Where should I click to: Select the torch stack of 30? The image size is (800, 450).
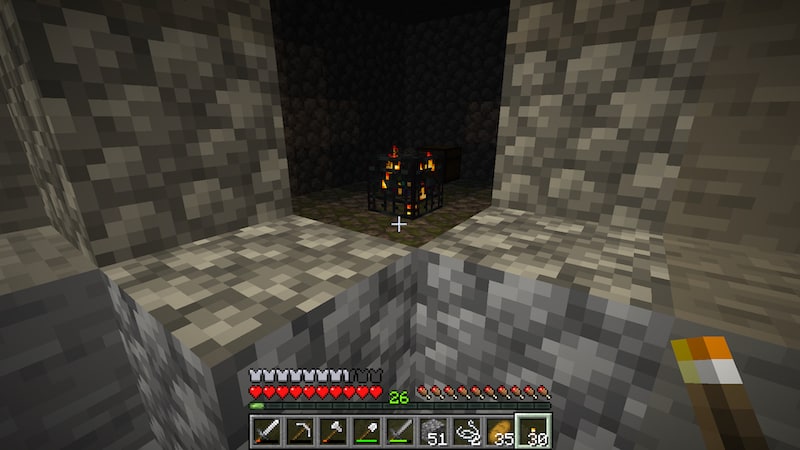(x=531, y=431)
